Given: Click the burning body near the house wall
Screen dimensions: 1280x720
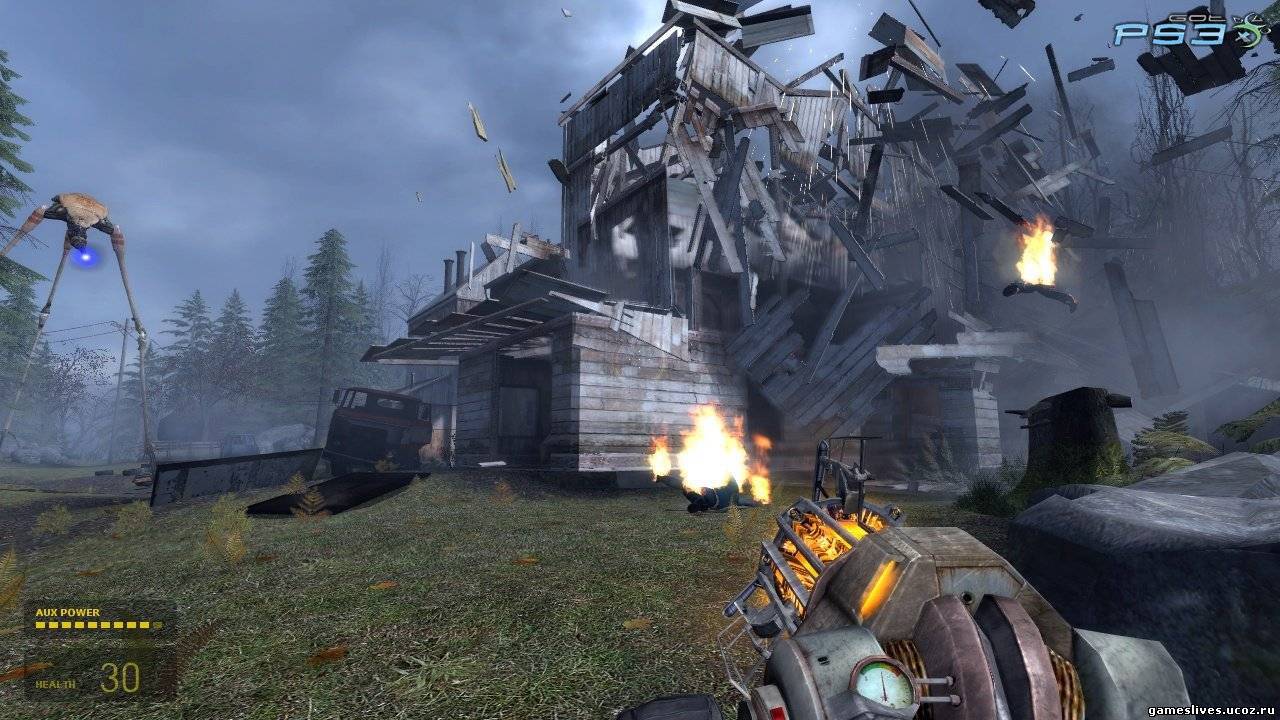Looking at the screenshot, I should [x=716, y=497].
